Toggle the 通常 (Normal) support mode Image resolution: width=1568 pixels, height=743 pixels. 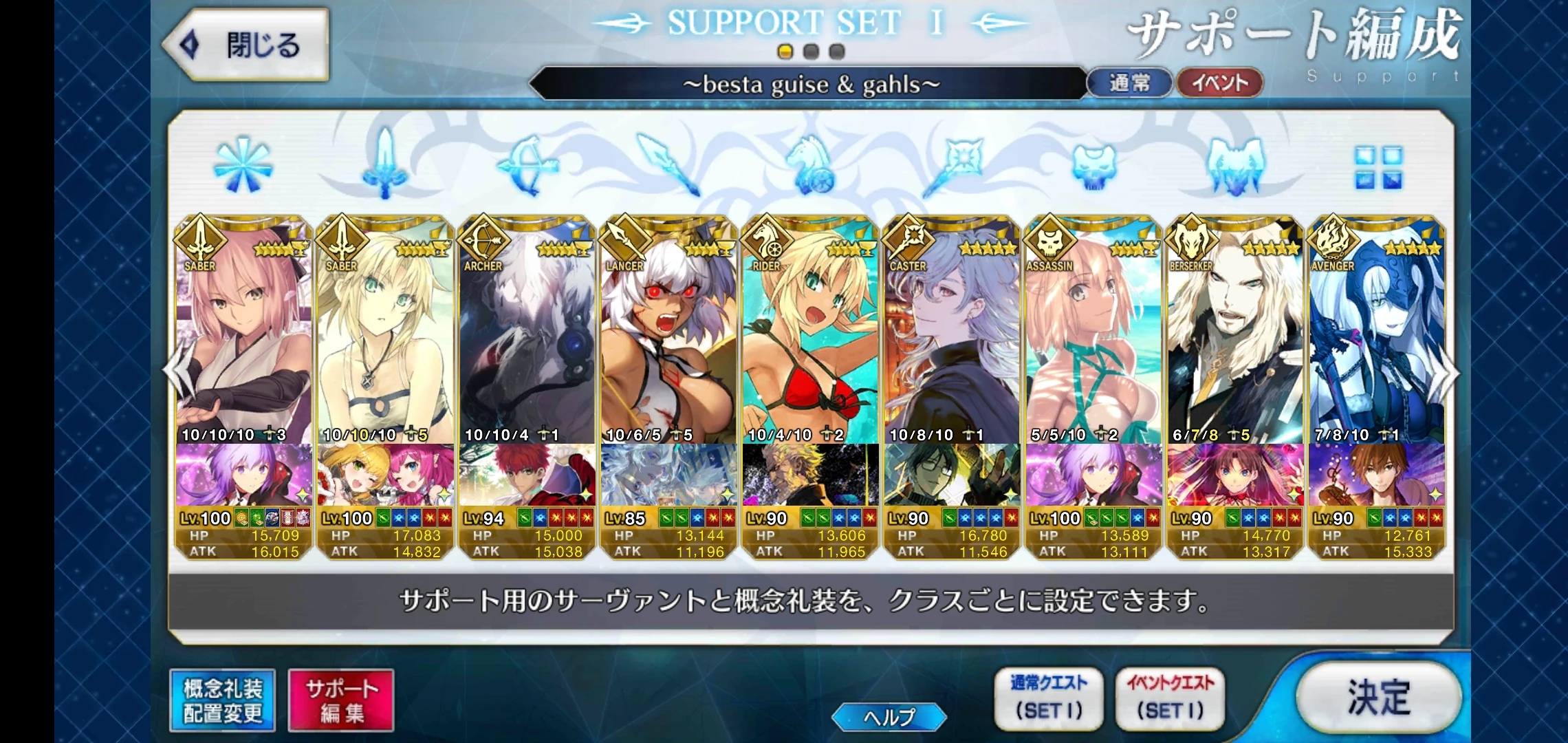(1130, 80)
